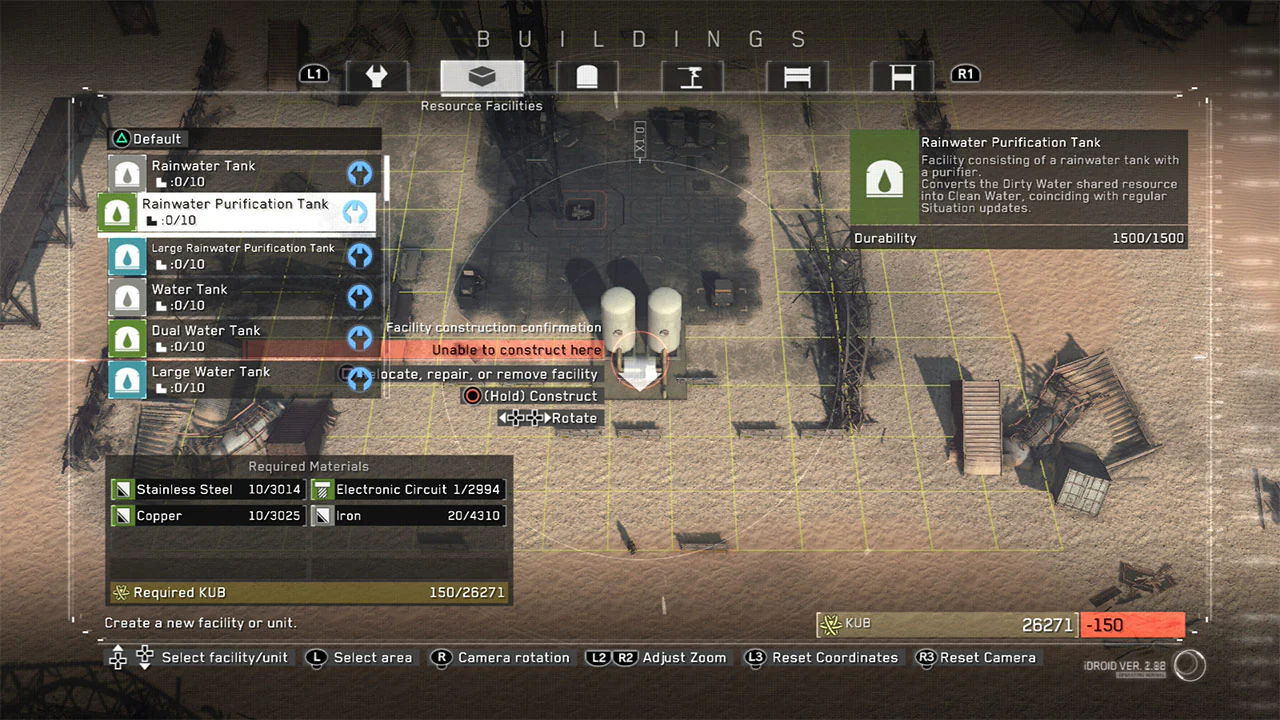Click the wrench category icon at the top
1280x720 pixels.
click(x=377, y=74)
